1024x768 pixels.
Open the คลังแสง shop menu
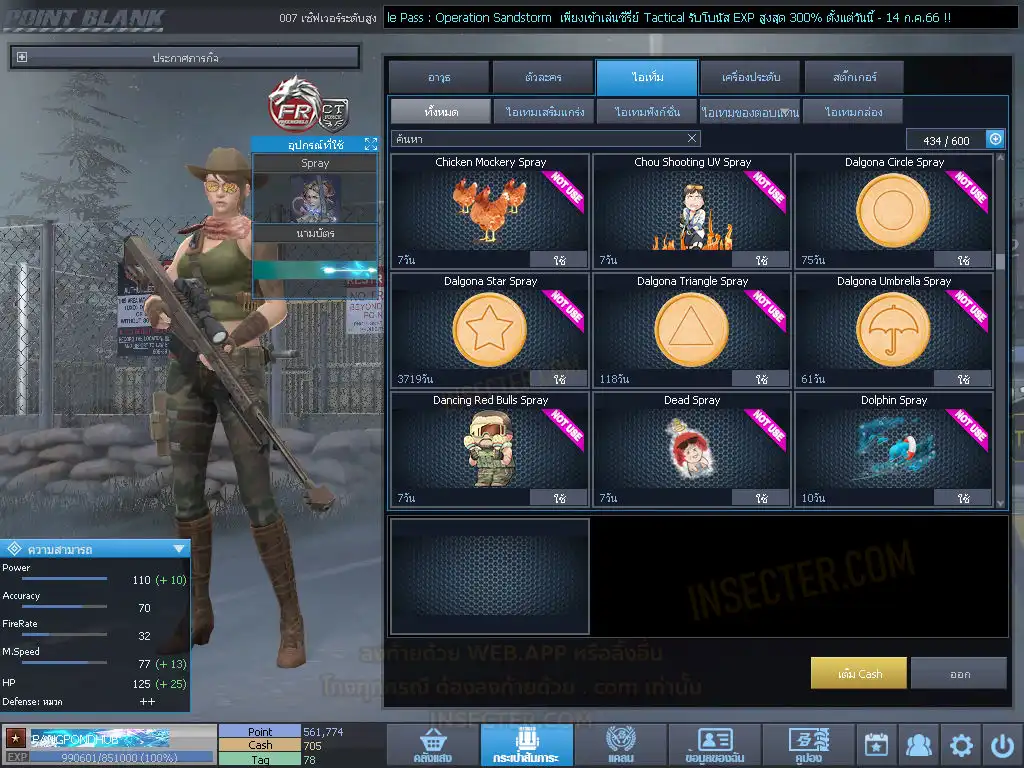click(x=431, y=745)
